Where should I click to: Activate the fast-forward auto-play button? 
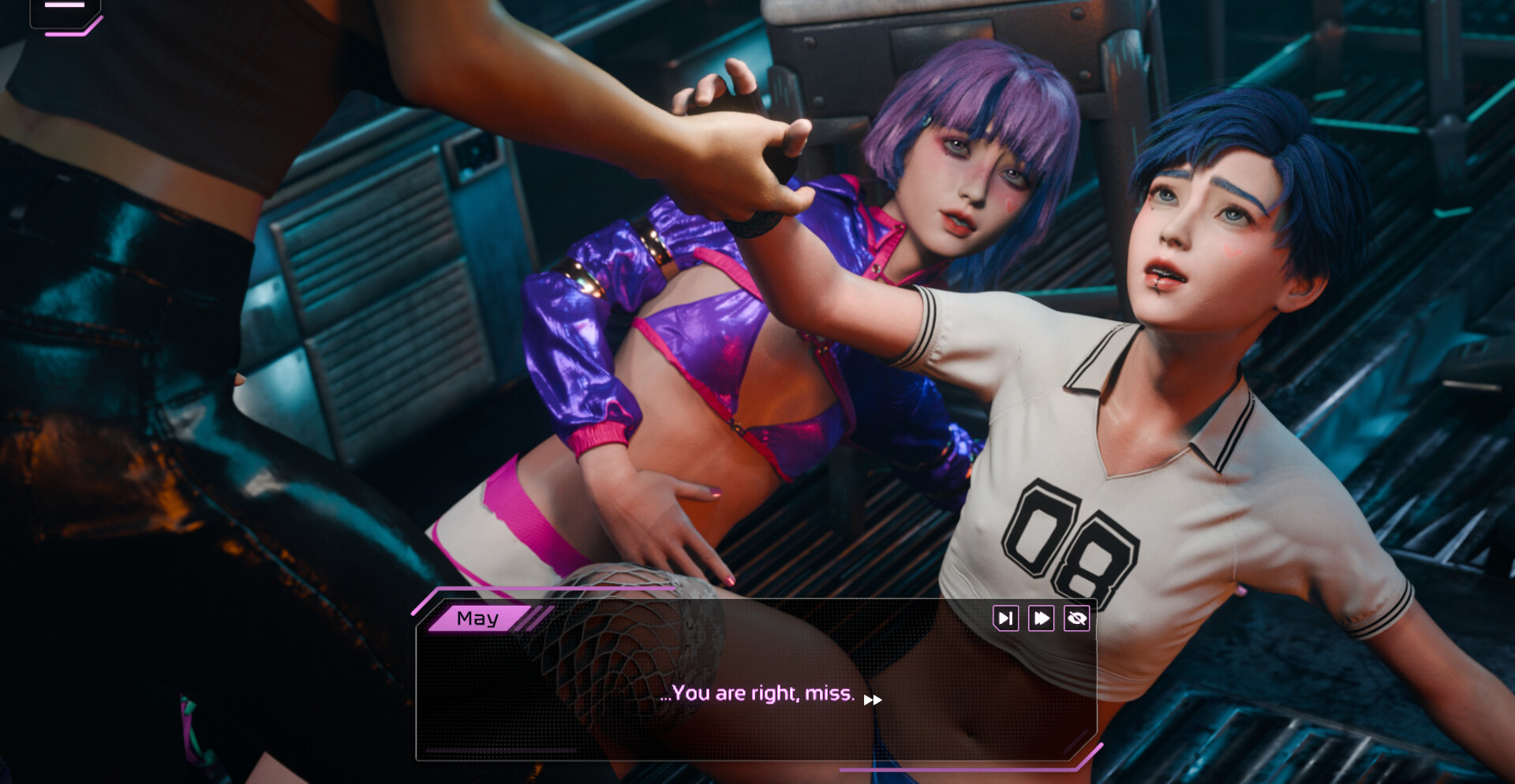pyautogui.click(x=1041, y=618)
